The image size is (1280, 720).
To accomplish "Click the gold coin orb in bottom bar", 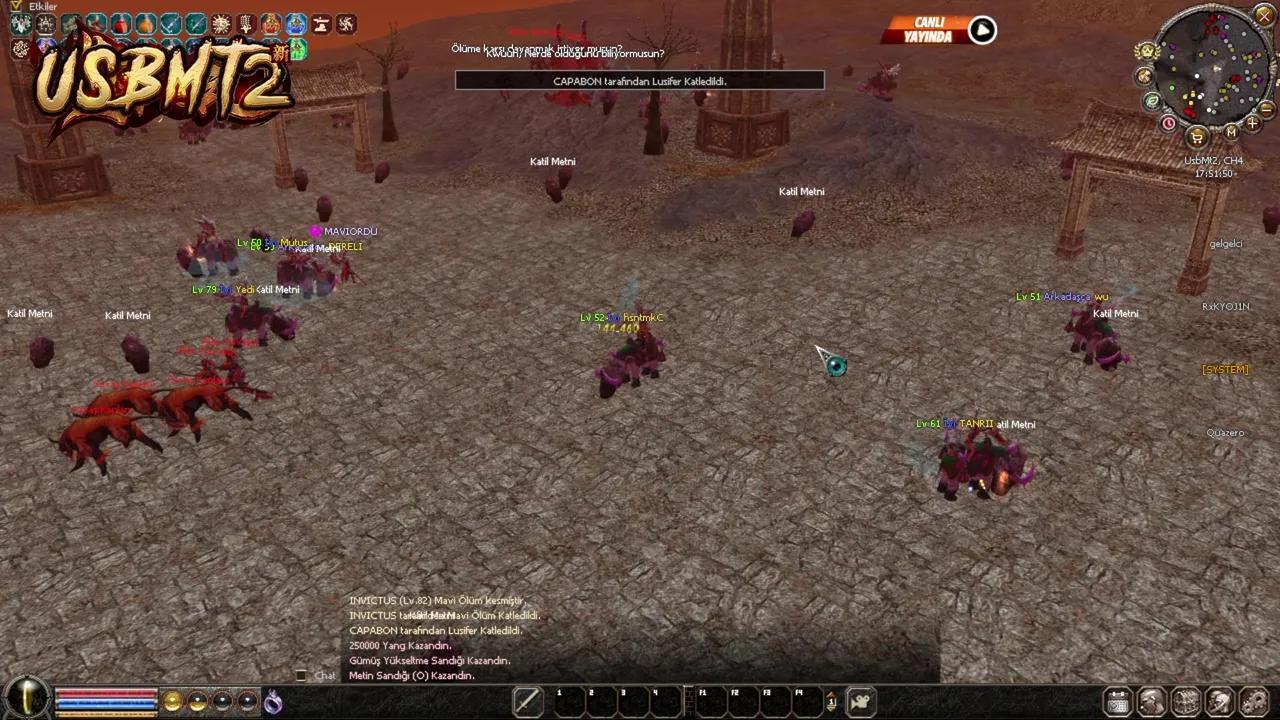I will [x=173, y=702].
